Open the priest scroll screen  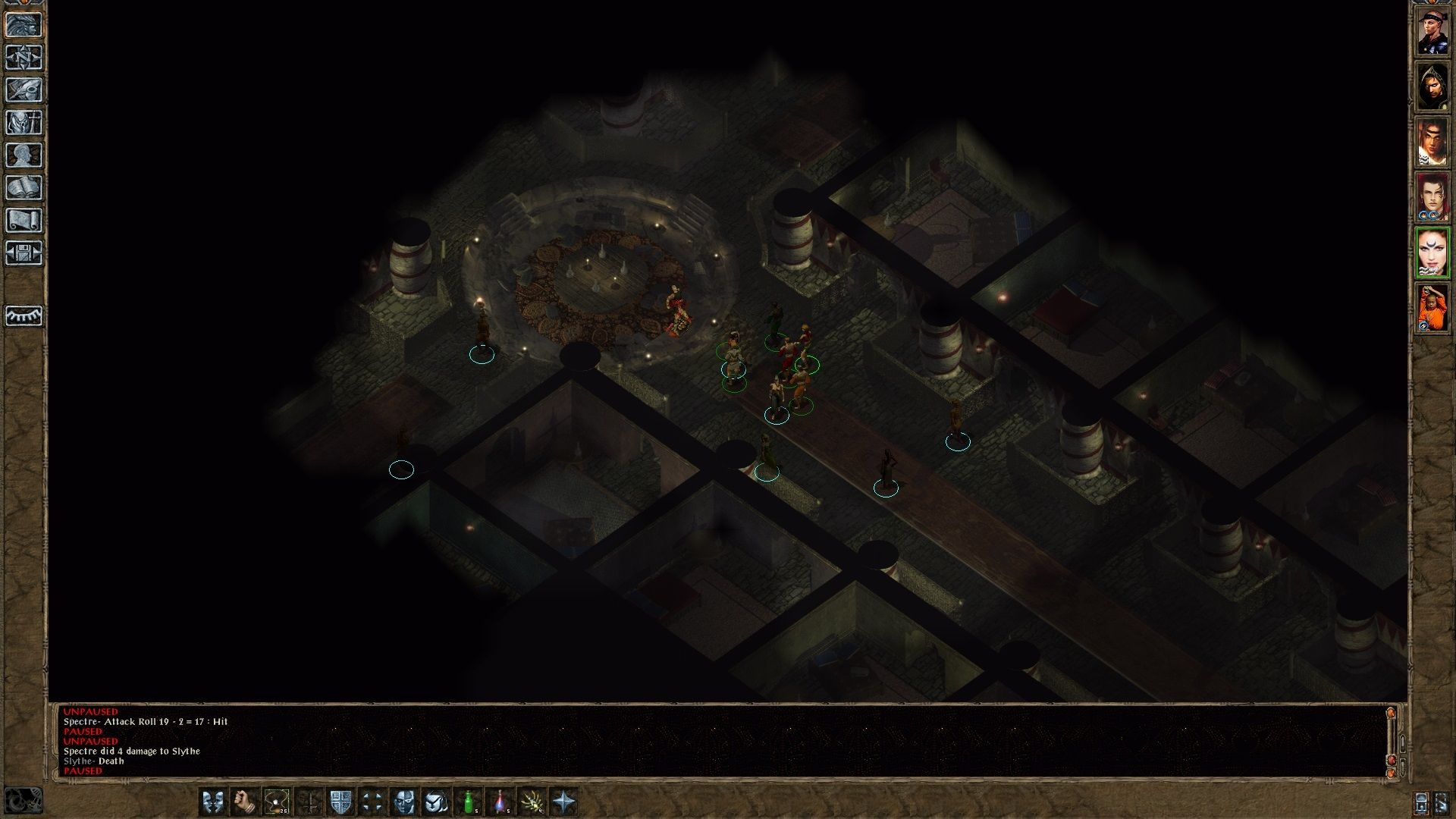pos(24,221)
